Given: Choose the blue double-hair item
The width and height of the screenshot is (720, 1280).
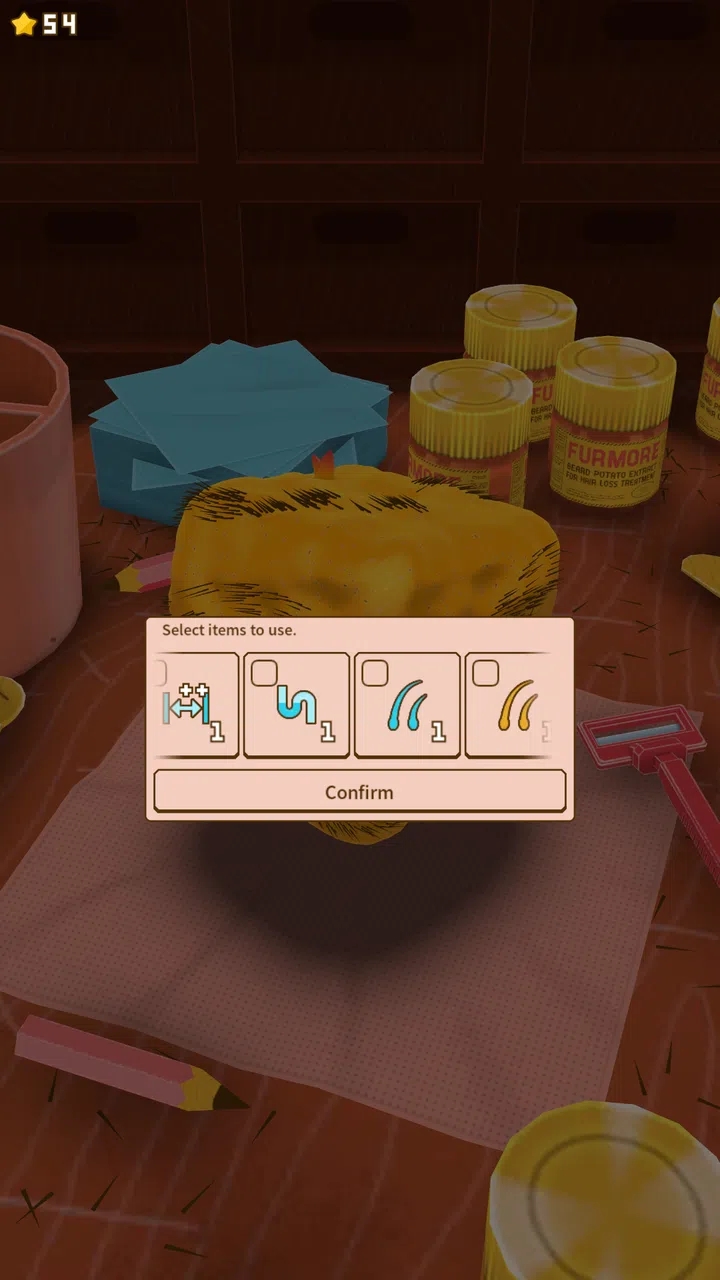Looking at the screenshot, I should click(x=407, y=704).
